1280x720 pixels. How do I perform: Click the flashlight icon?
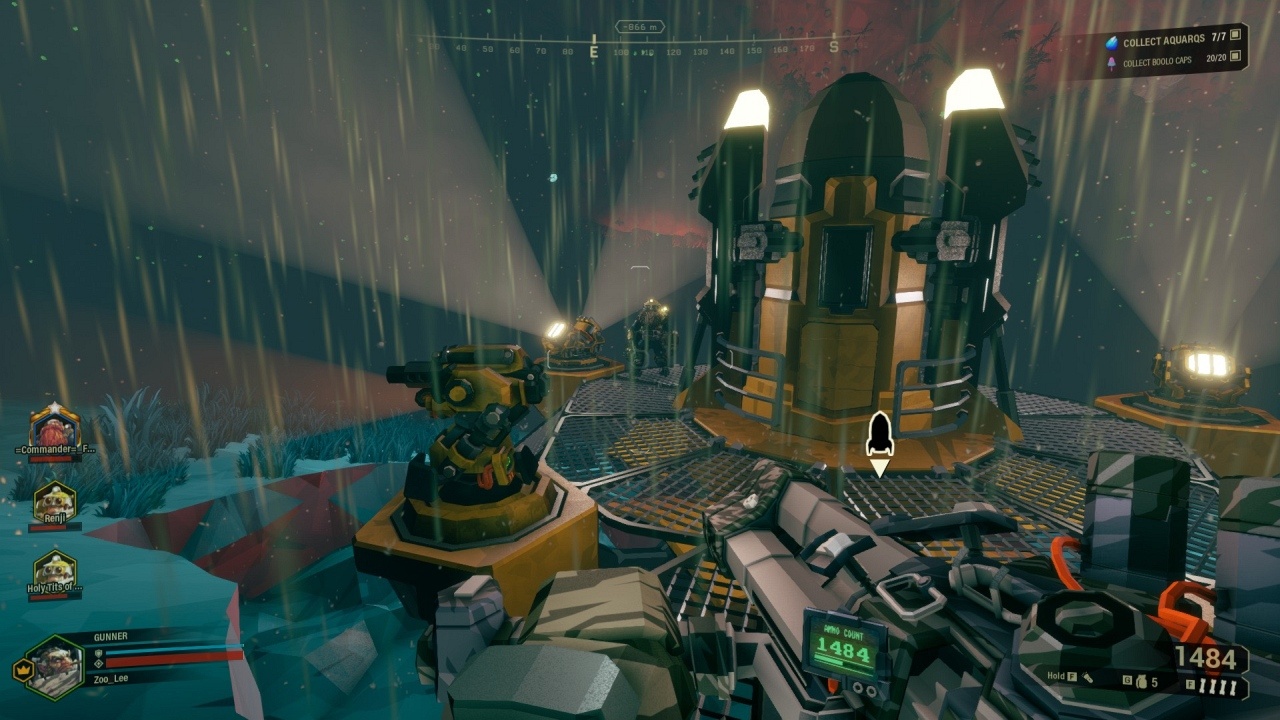pyautogui.click(x=1088, y=679)
